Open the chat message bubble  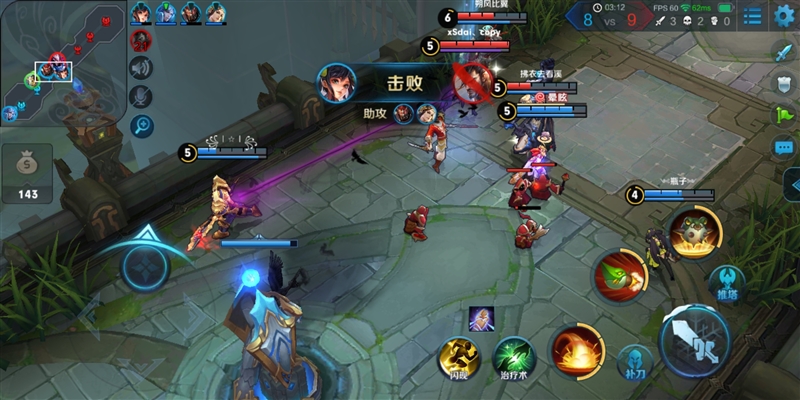coord(784,147)
